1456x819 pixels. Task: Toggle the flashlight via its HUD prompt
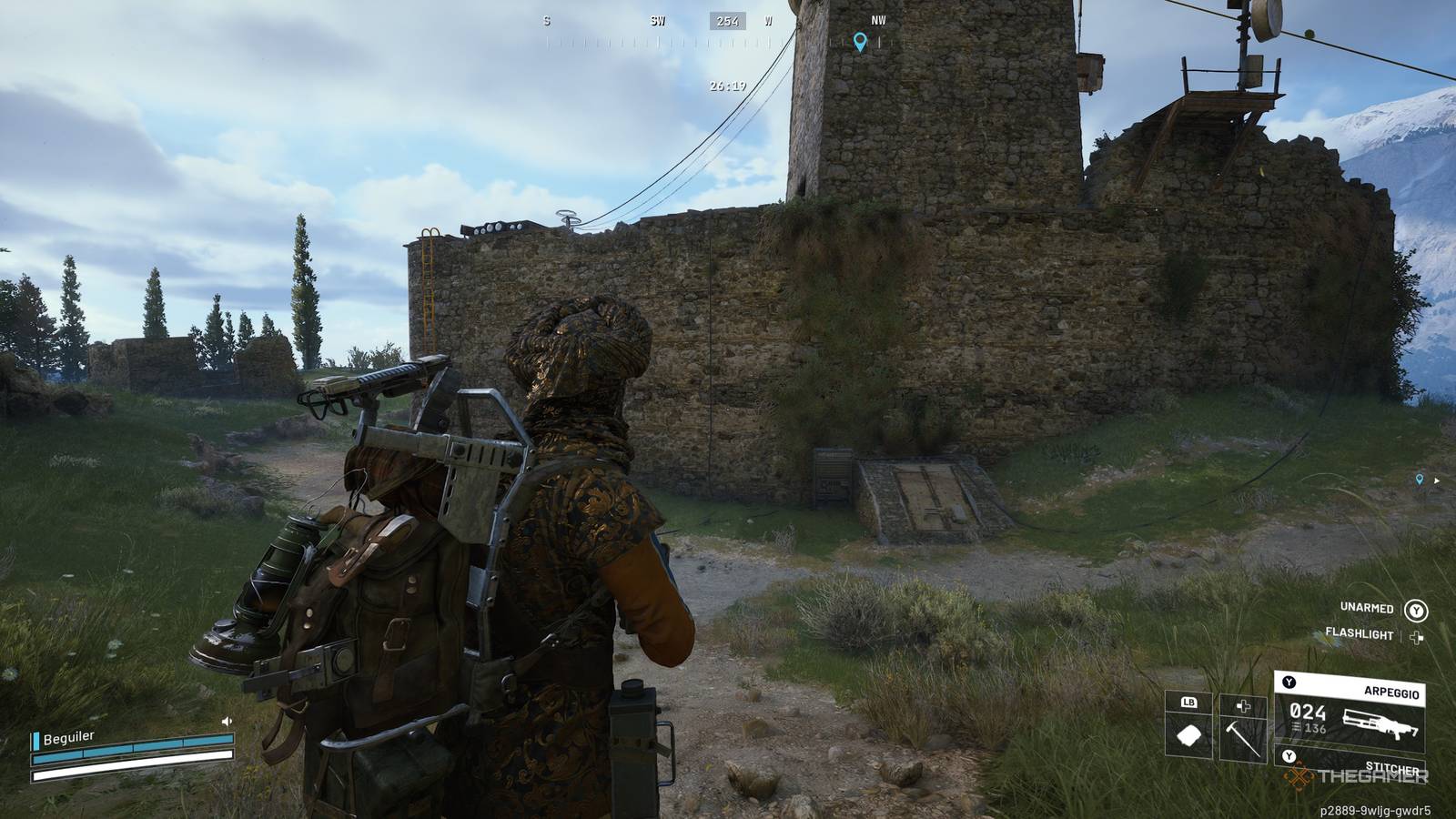[1417, 637]
